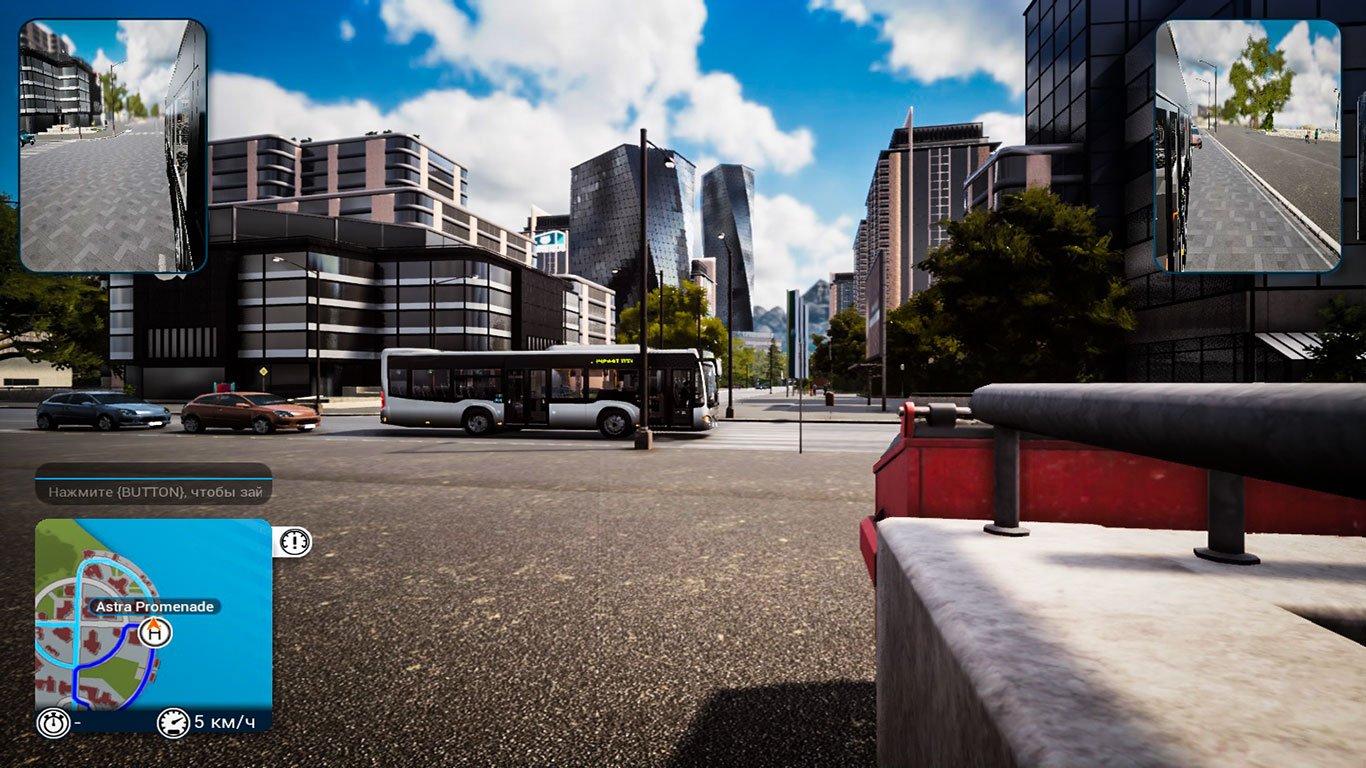Screen dimensions: 1366x768
Task: Select the speedometer icon near the speed readout
Action: [172, 722]
